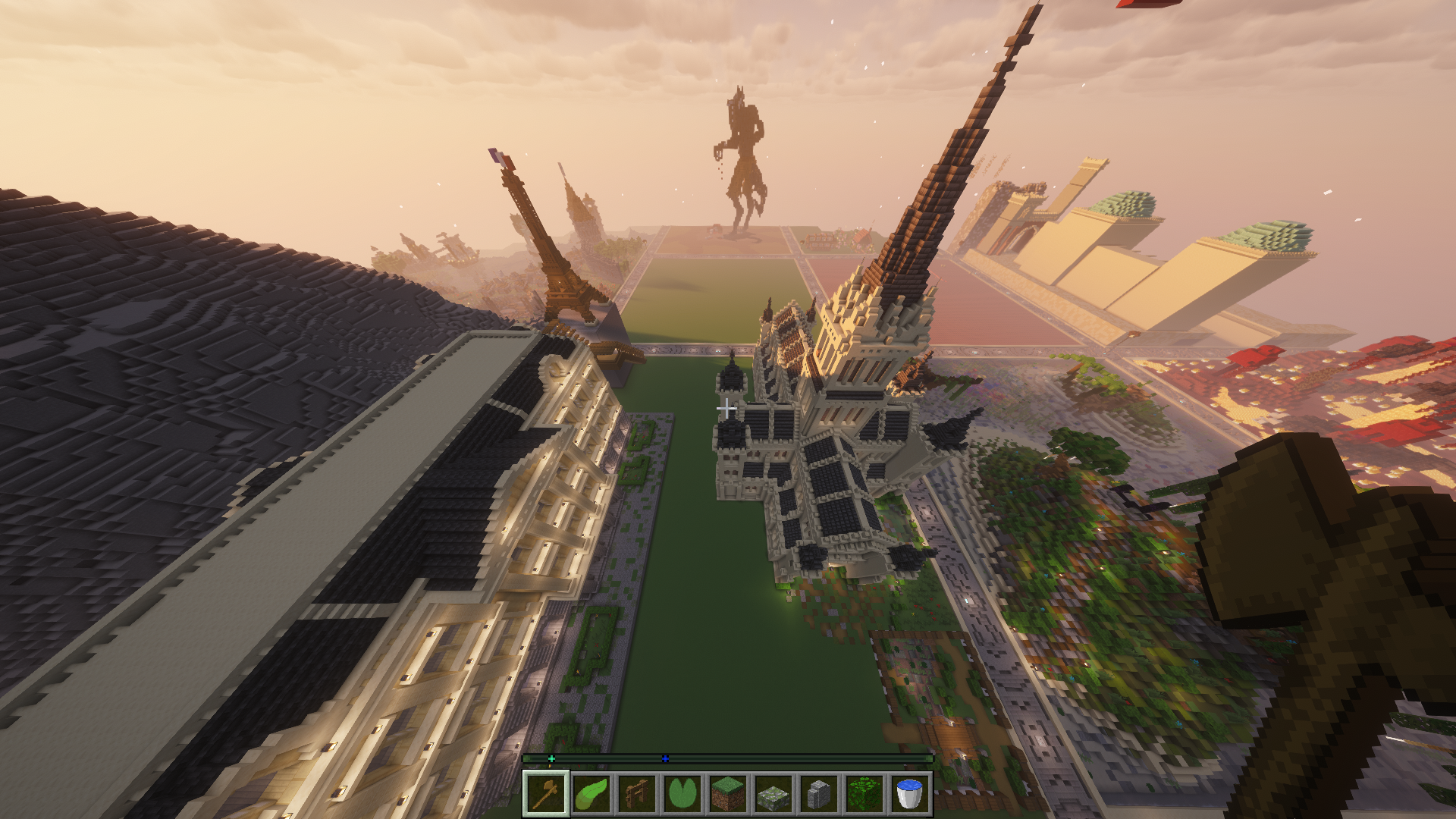The width and height of the screenshot is (1456, 819).
Task: Choose the gray stone stairs slot
Action: 819,794
